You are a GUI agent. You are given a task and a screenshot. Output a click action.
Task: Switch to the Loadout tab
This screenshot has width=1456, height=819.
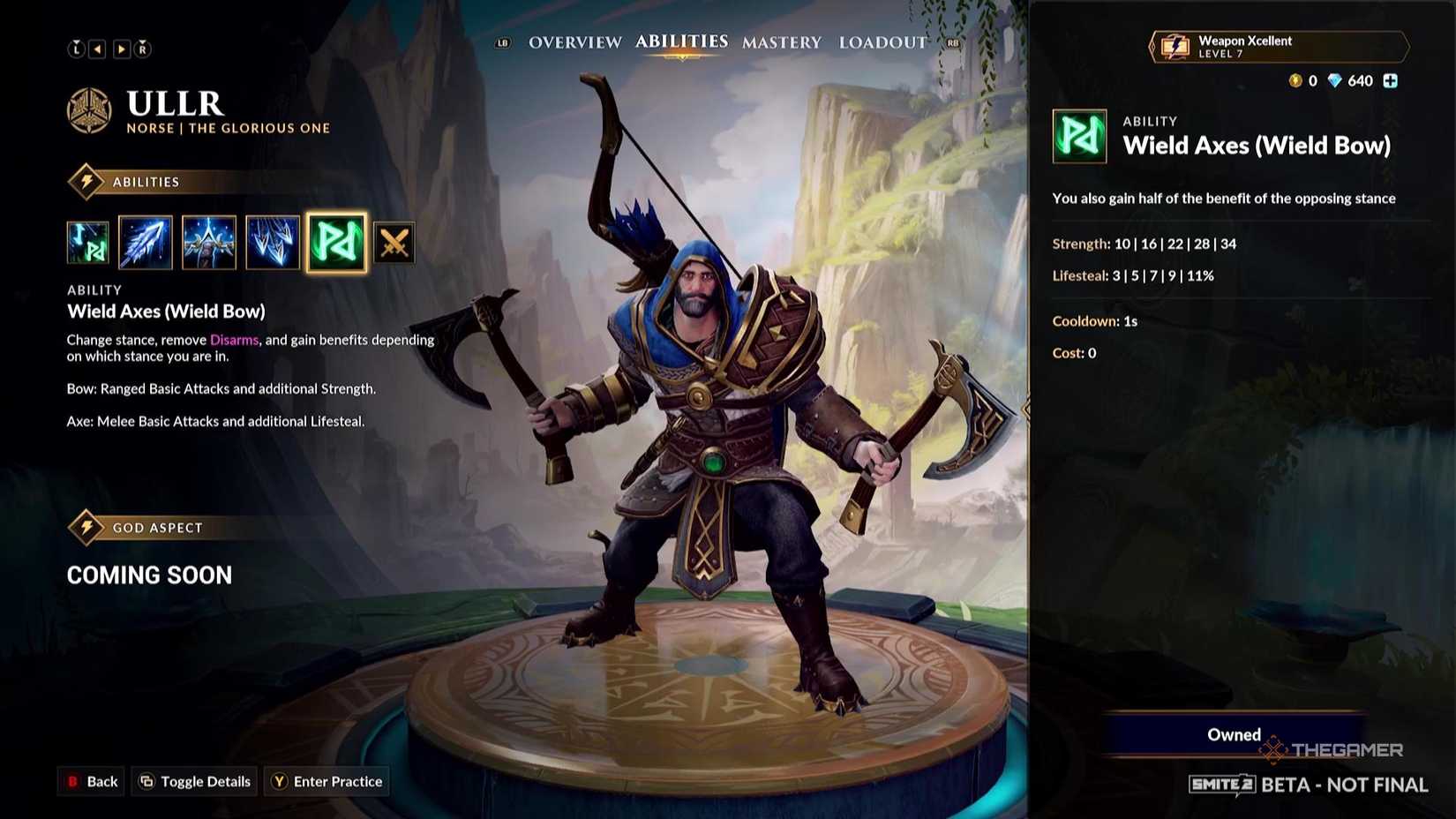click(x=882, y=41)
